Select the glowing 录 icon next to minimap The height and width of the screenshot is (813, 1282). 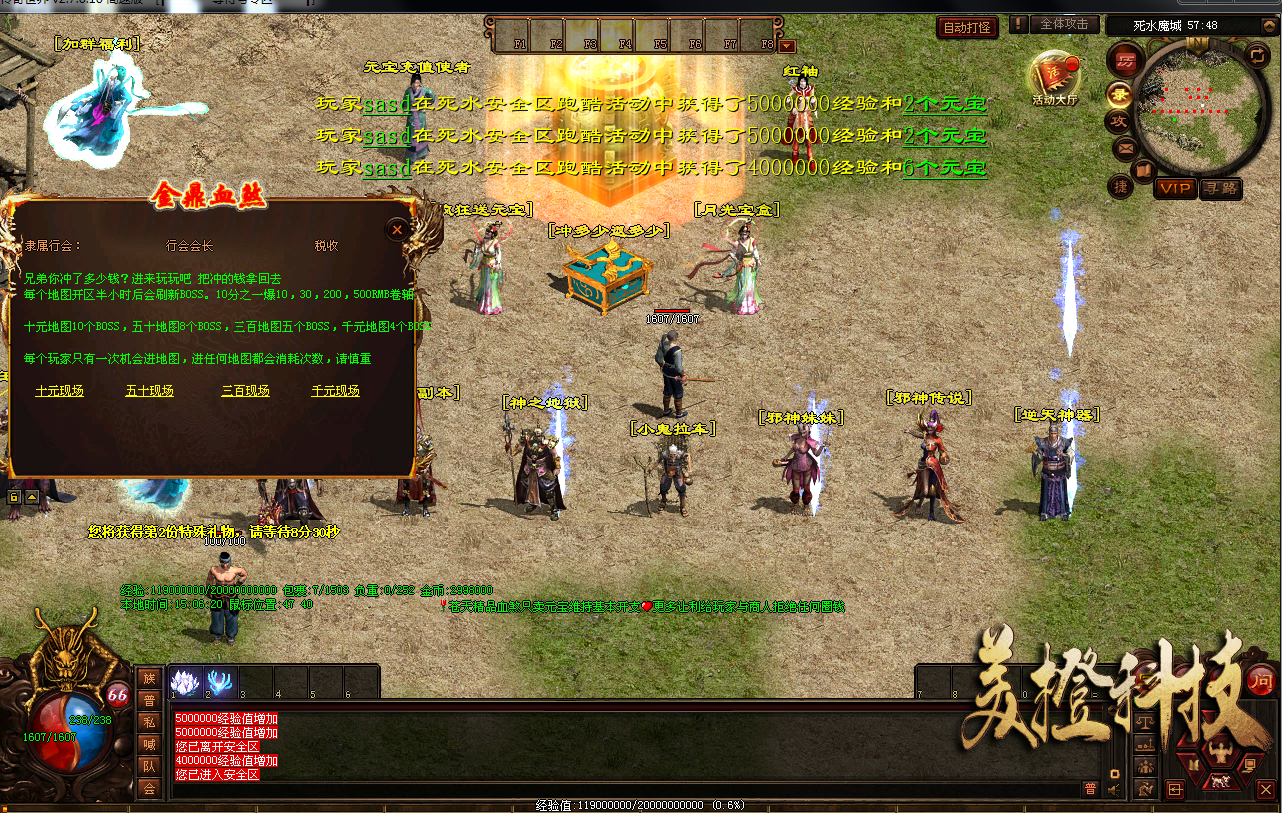1121,94
